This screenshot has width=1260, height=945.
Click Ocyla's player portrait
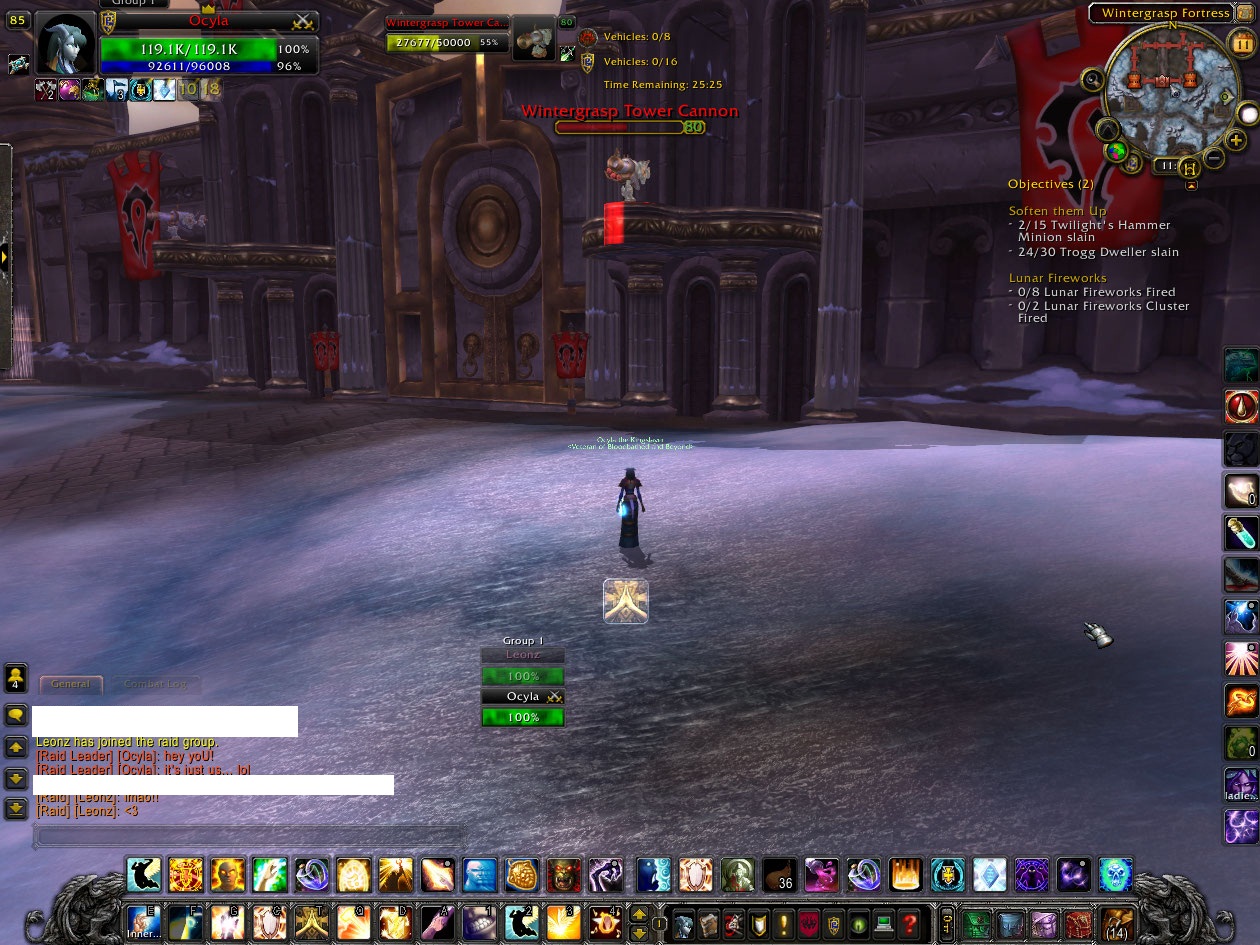pos(67,44)
